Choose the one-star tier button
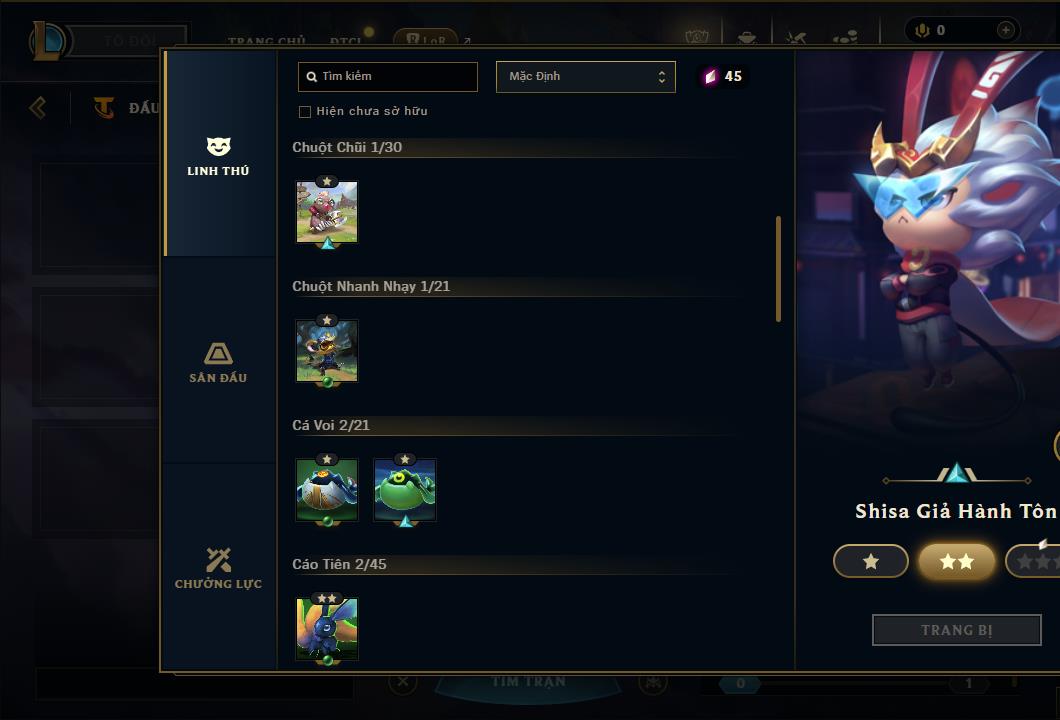This screenshot has height=720, width=1060. coord(871,562)
